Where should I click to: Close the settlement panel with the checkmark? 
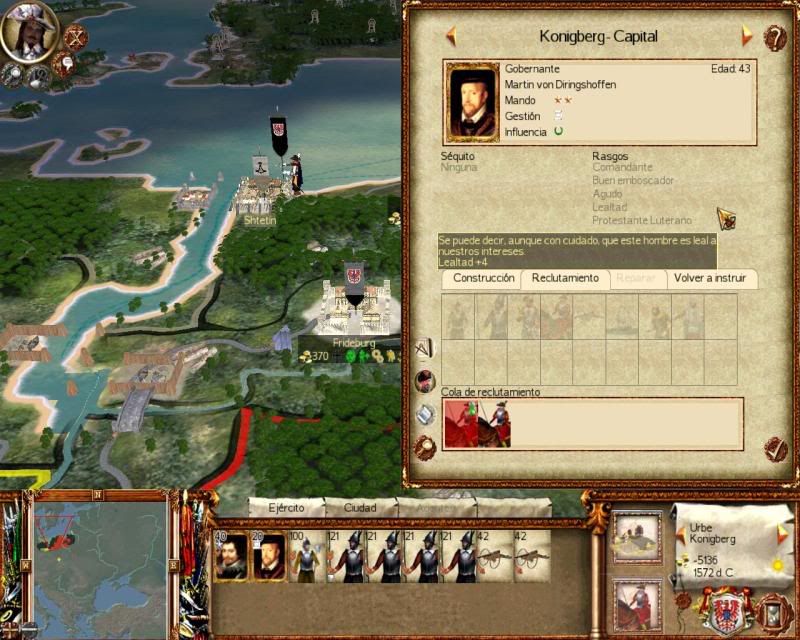click(775, 449)
